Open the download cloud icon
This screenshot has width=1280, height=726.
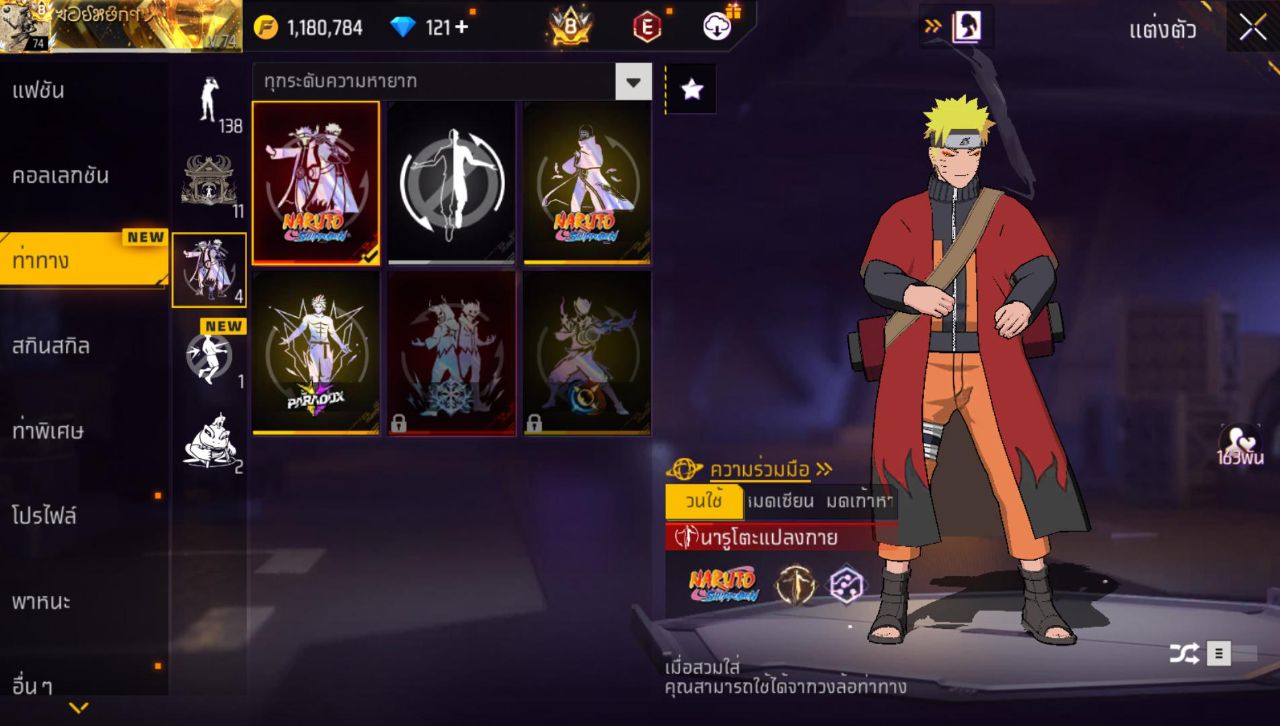pos(718,27)
